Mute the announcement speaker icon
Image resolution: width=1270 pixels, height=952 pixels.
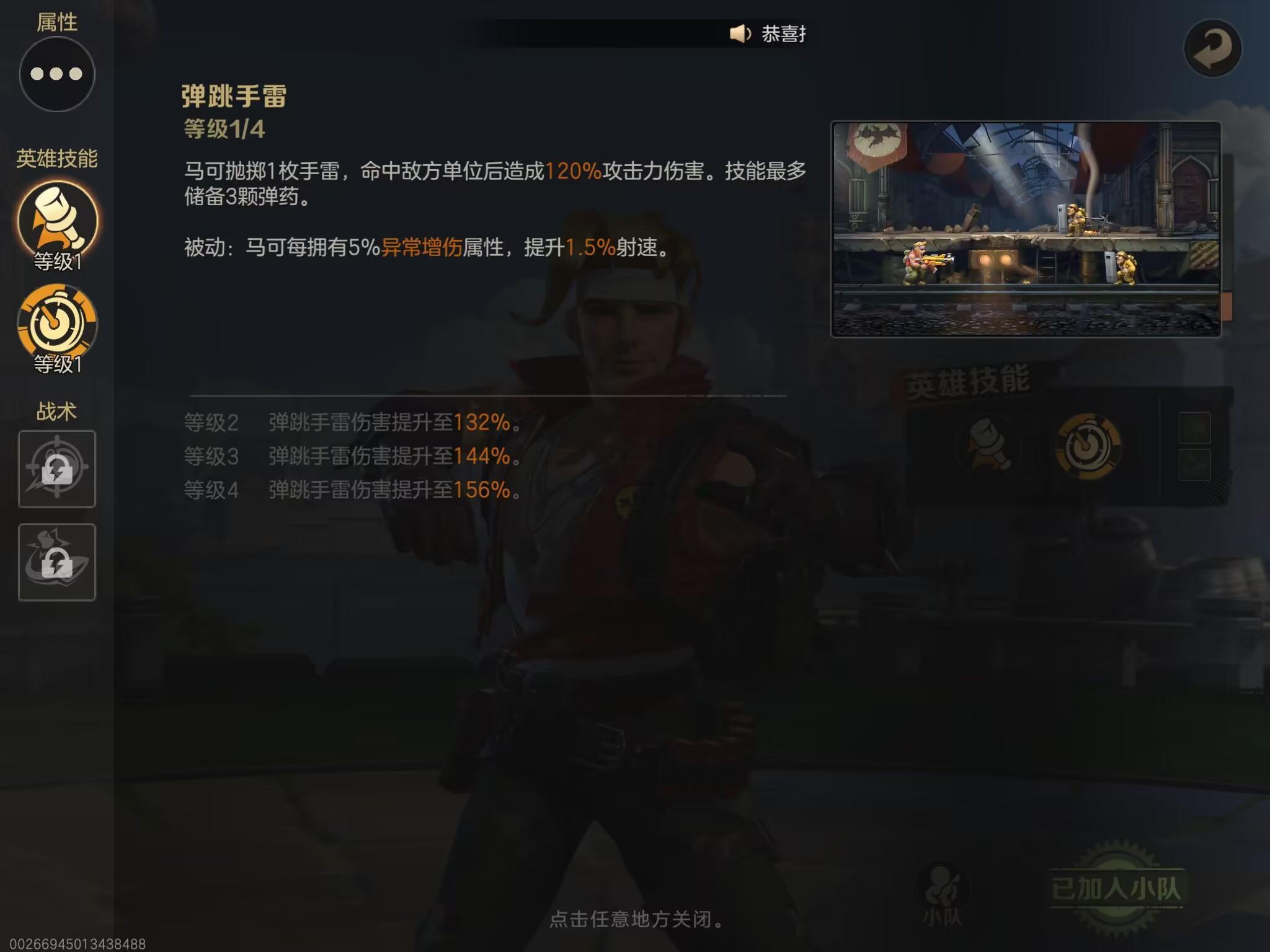click(738, 34)
